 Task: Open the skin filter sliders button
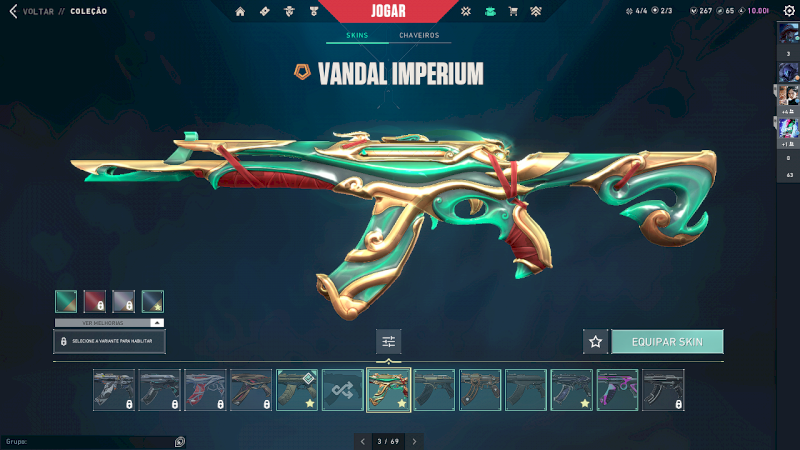[x=389, y=342]
